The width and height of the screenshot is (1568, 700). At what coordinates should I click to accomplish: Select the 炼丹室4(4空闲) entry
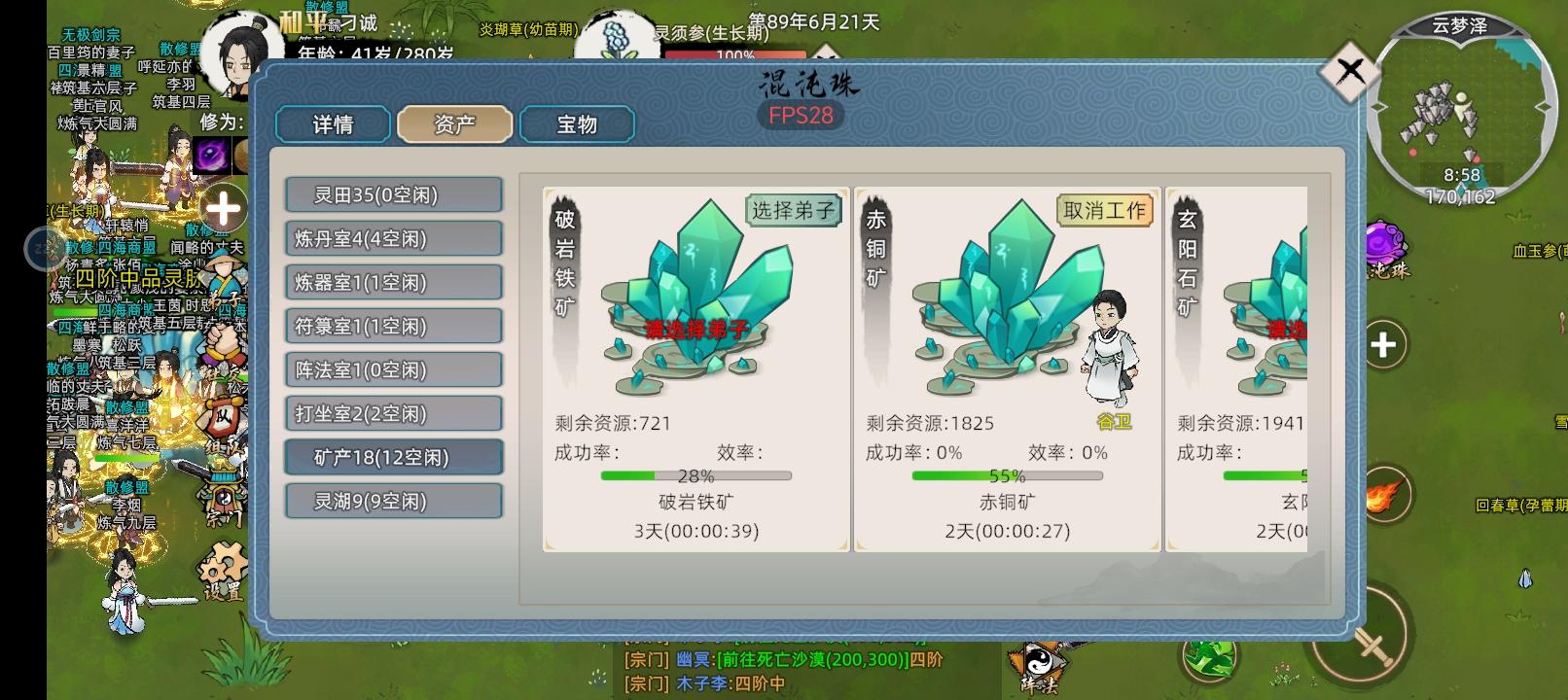point(393,237)
